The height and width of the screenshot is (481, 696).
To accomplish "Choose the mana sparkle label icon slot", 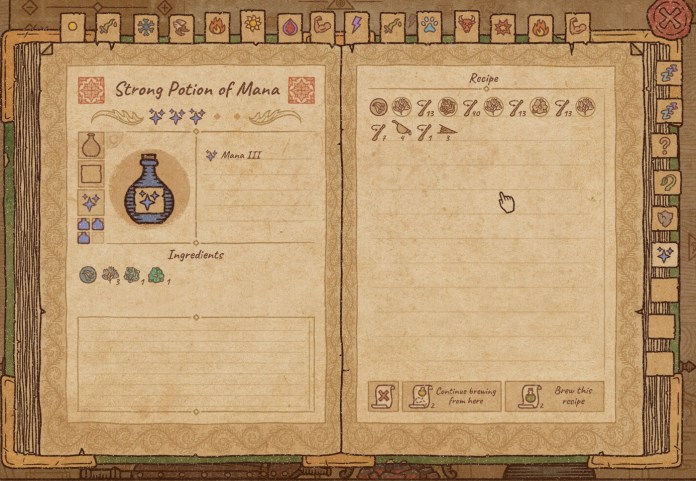I will tap(91, 203).
